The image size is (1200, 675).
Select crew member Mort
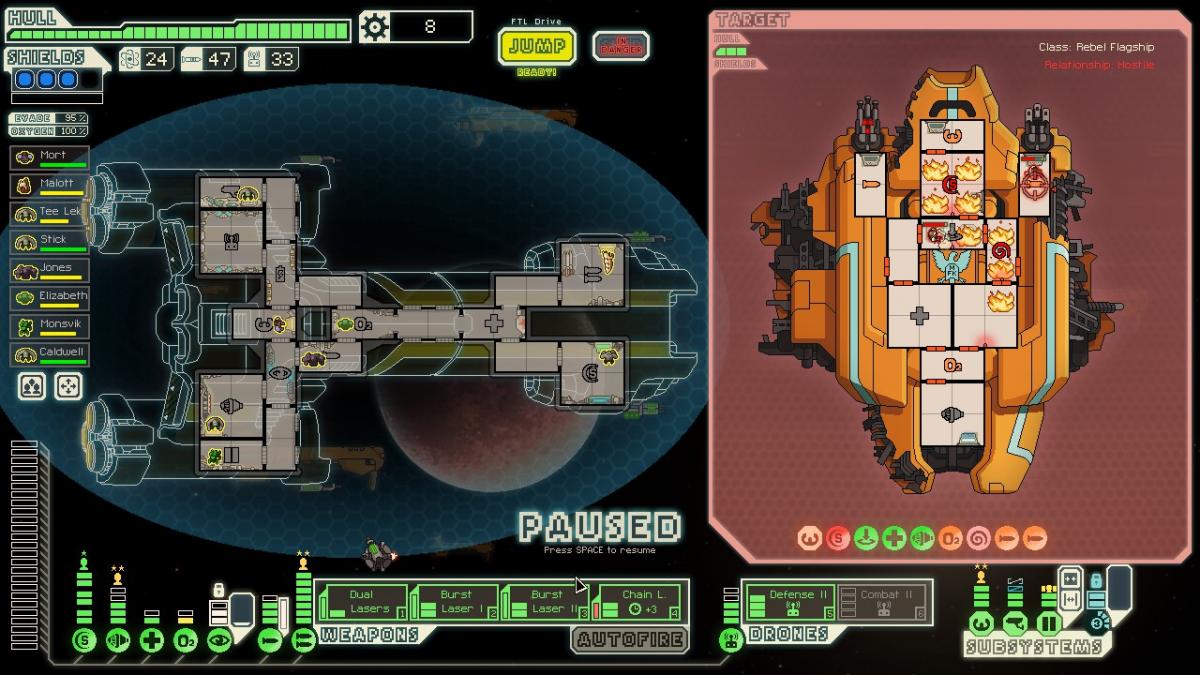[50, 158]
